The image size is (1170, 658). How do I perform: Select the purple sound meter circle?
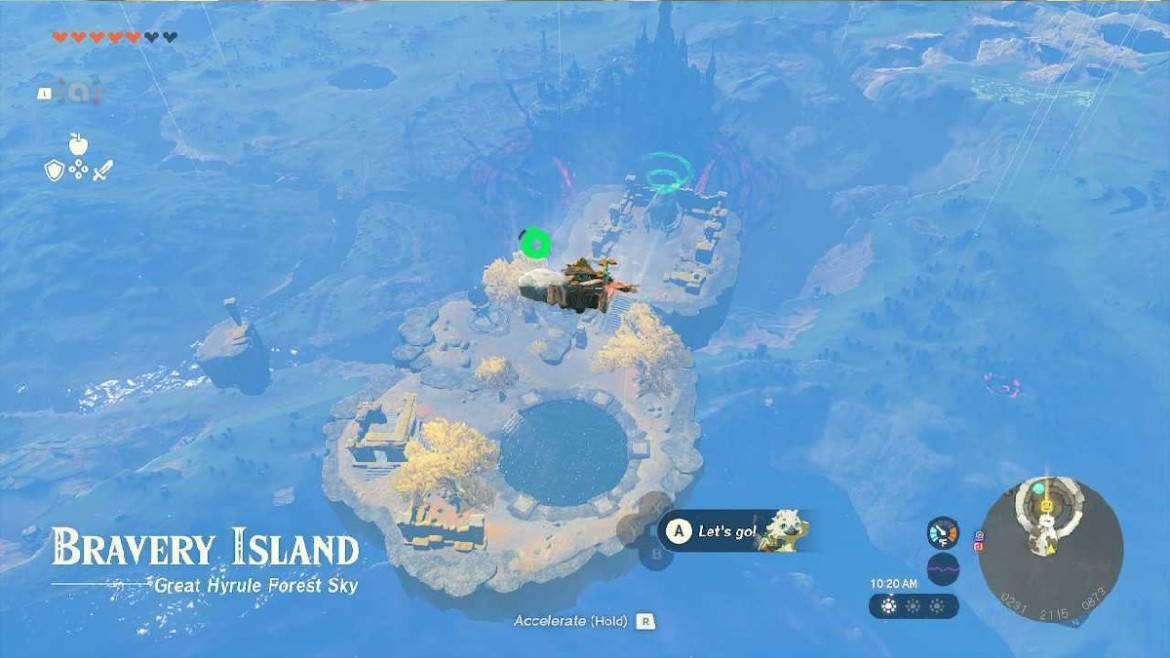[943, 569]
